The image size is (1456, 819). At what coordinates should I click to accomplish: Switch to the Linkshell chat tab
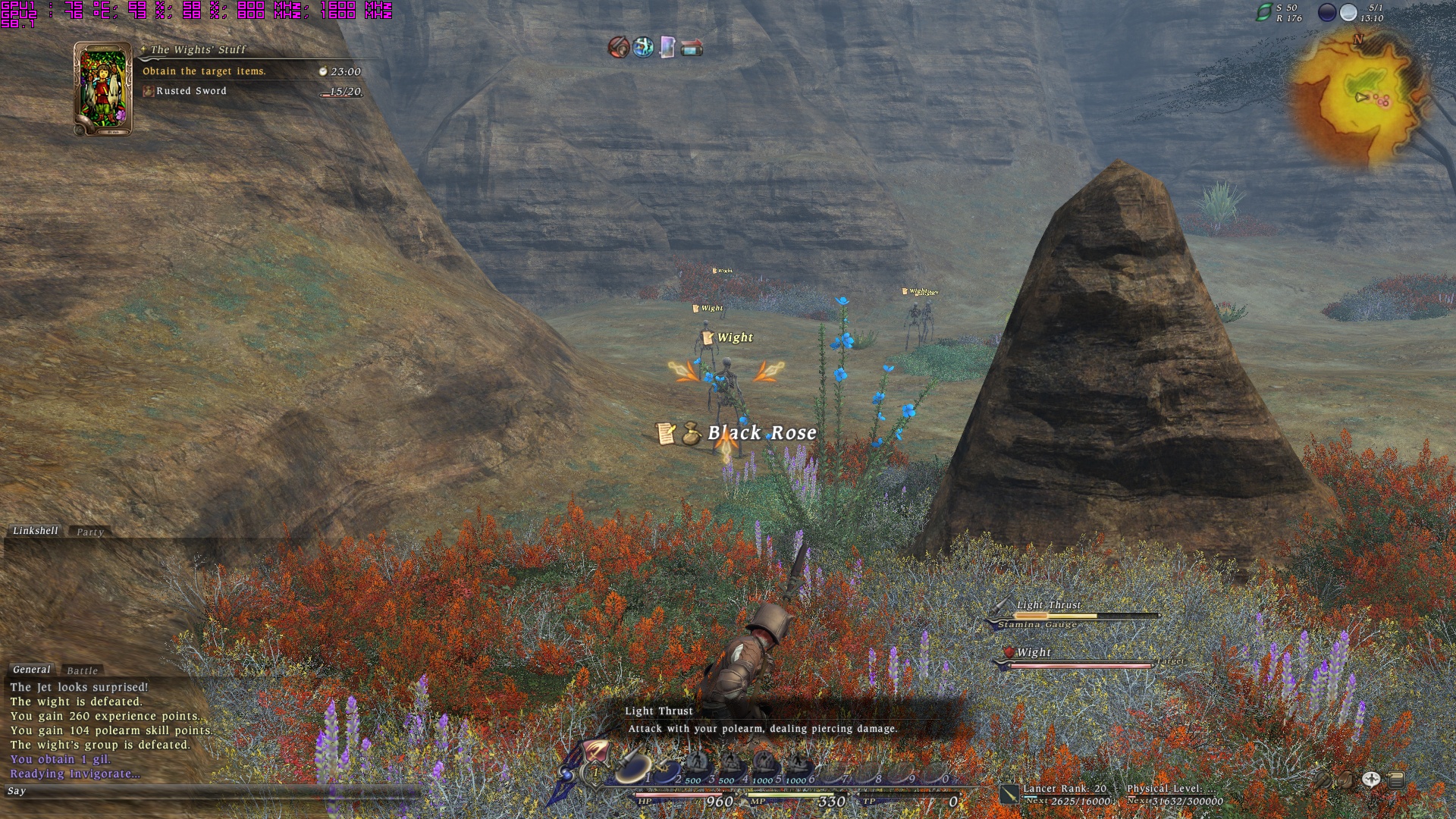click(x=35, y=531)
